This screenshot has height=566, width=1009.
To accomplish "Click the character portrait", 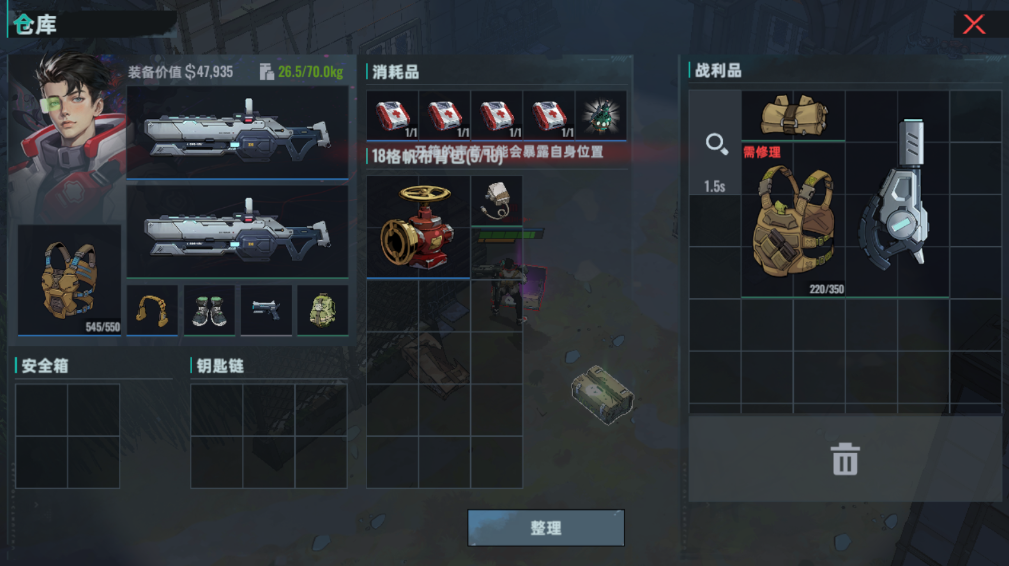I will click(x=68, y=135).
